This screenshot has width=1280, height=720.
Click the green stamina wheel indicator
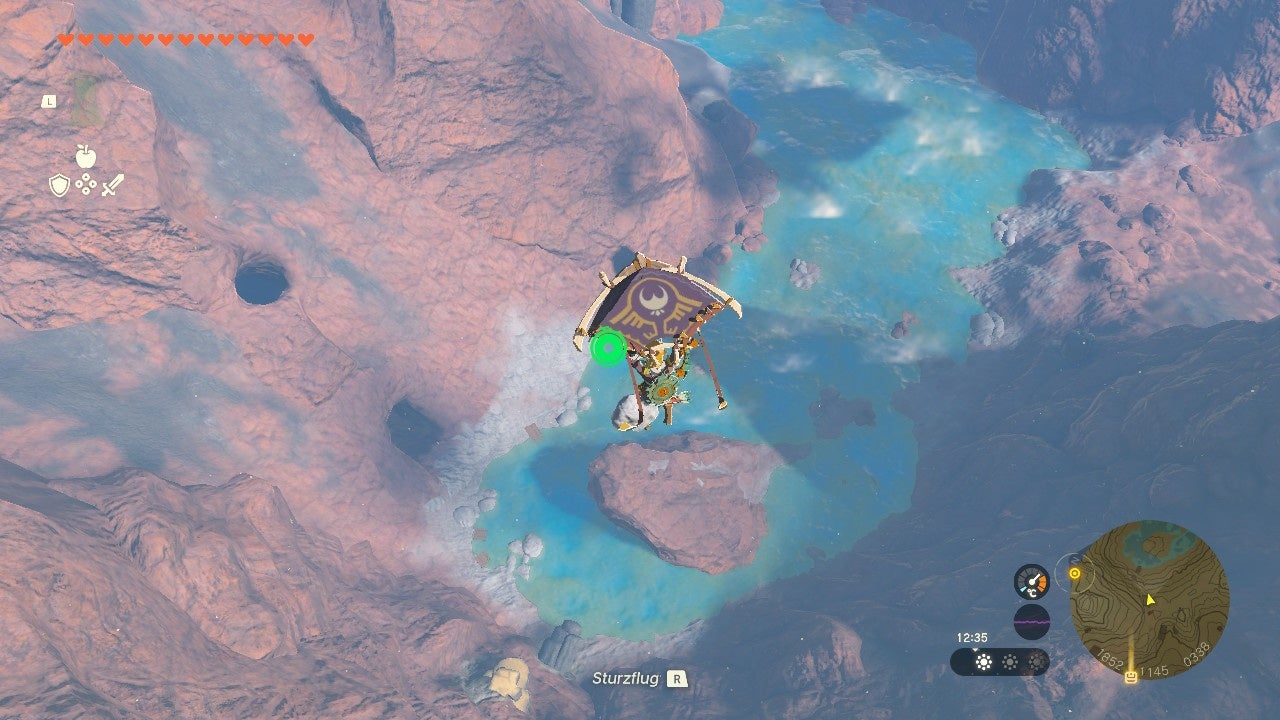608,347
